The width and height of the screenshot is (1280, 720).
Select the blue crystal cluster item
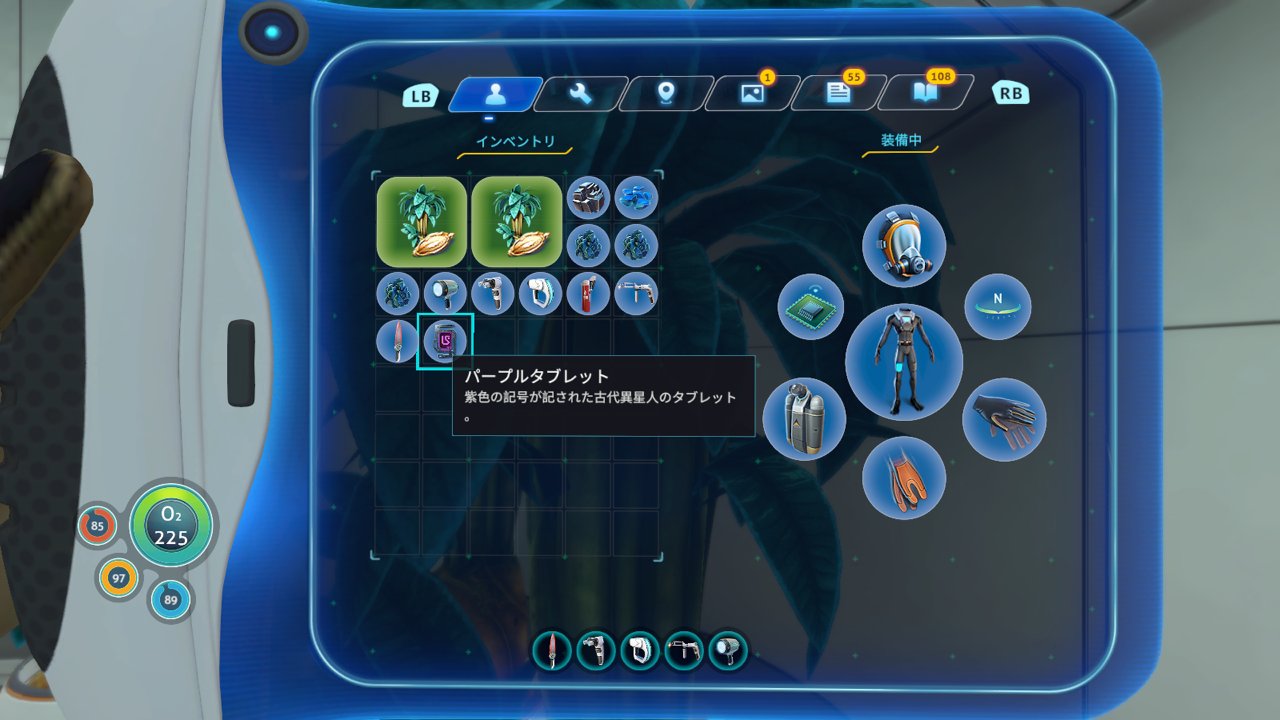636,198
